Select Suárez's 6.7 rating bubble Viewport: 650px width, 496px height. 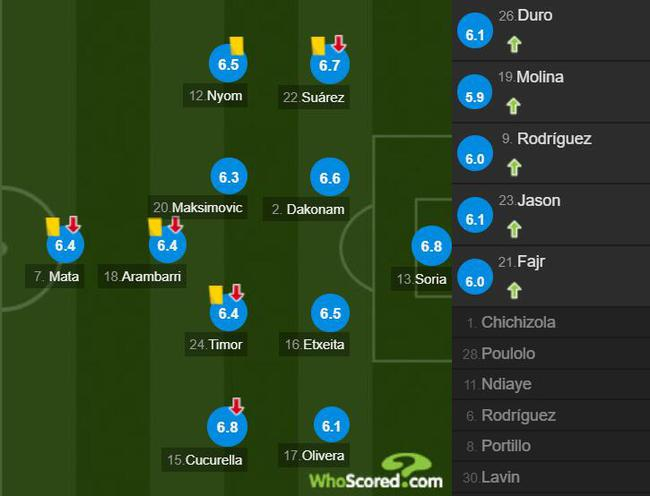click(x=330, y=65)
